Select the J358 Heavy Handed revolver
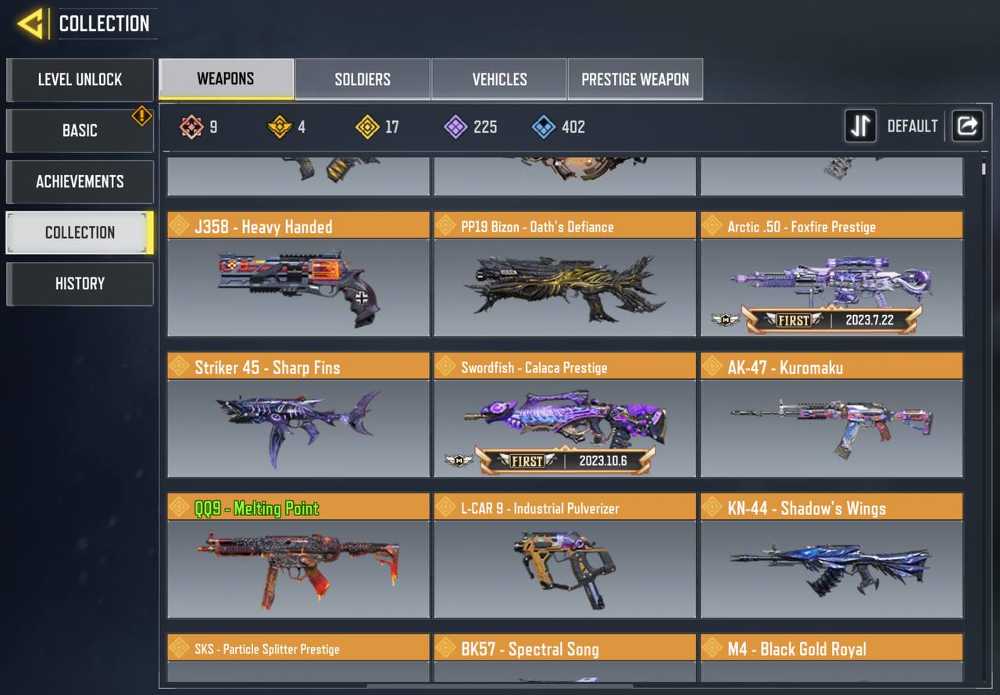 tap(298, 275)
